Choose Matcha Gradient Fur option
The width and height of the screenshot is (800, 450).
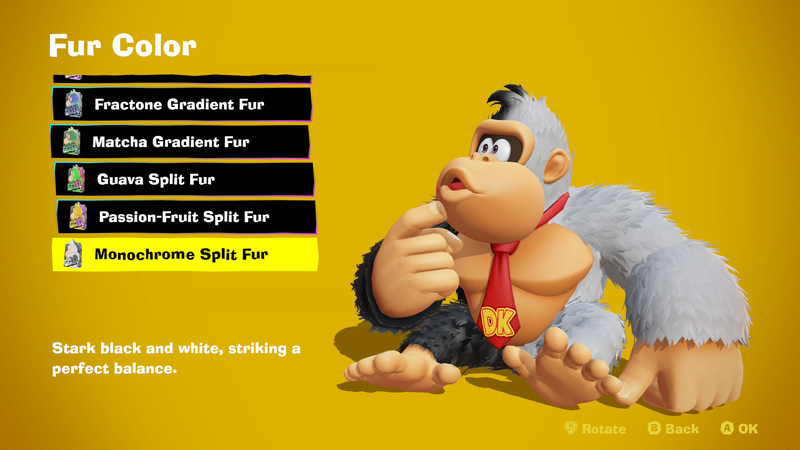coord(180,141)
